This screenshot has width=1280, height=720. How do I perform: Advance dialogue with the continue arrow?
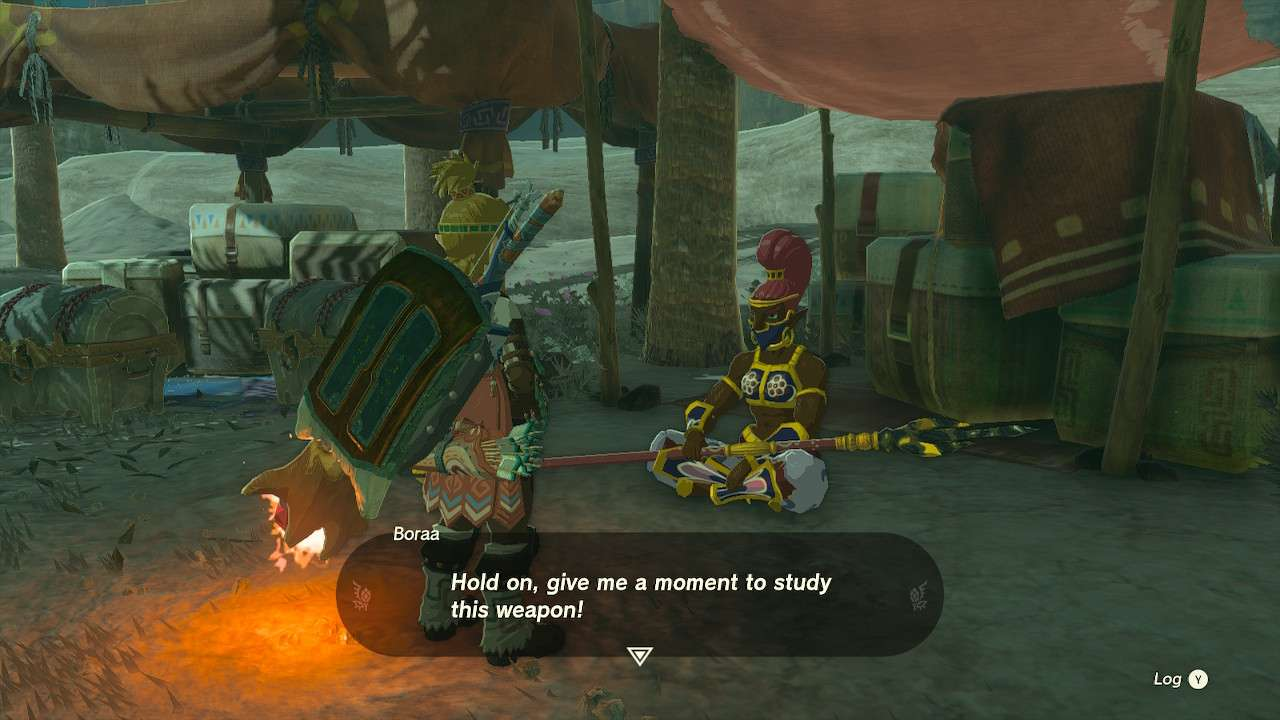[x=639, y=656]
